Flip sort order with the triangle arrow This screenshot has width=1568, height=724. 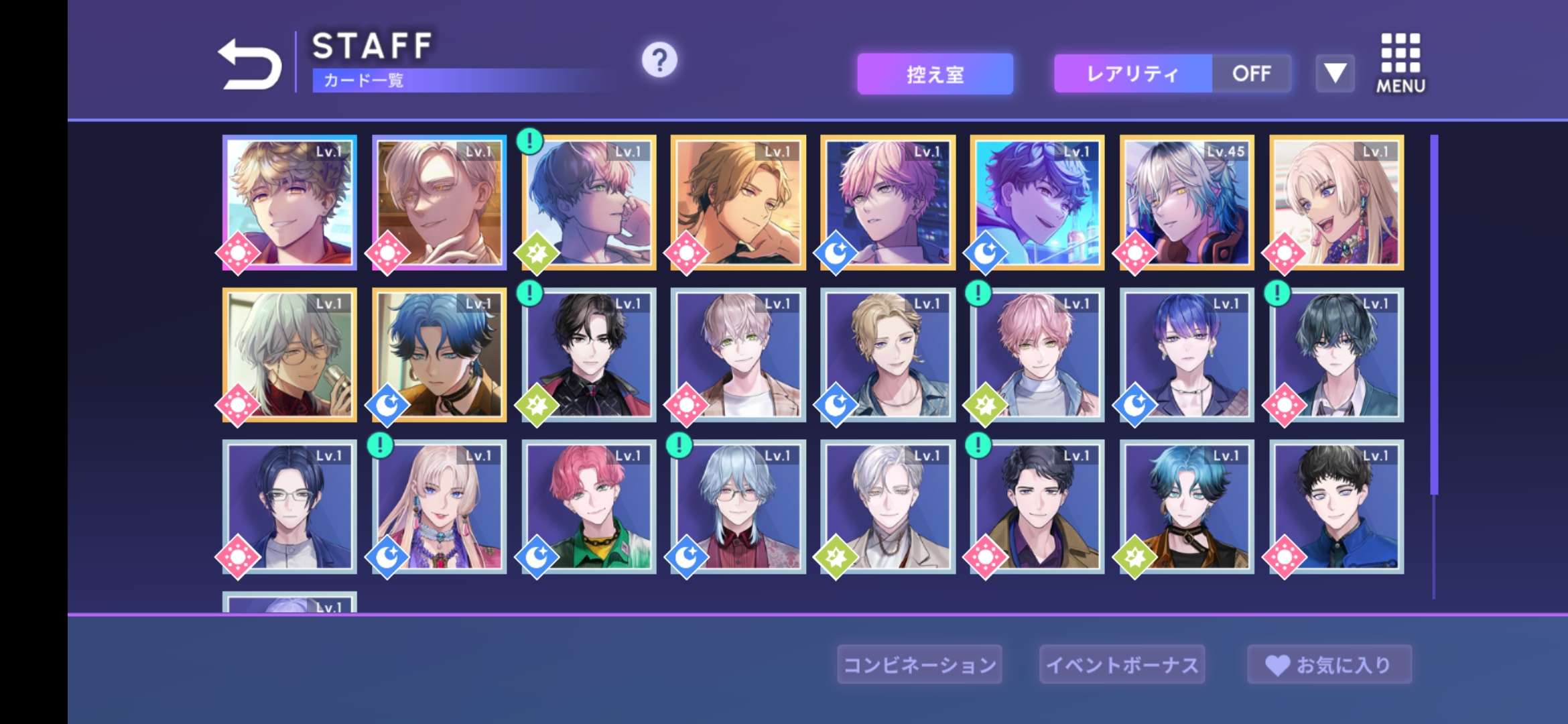tap(1335, 73)
